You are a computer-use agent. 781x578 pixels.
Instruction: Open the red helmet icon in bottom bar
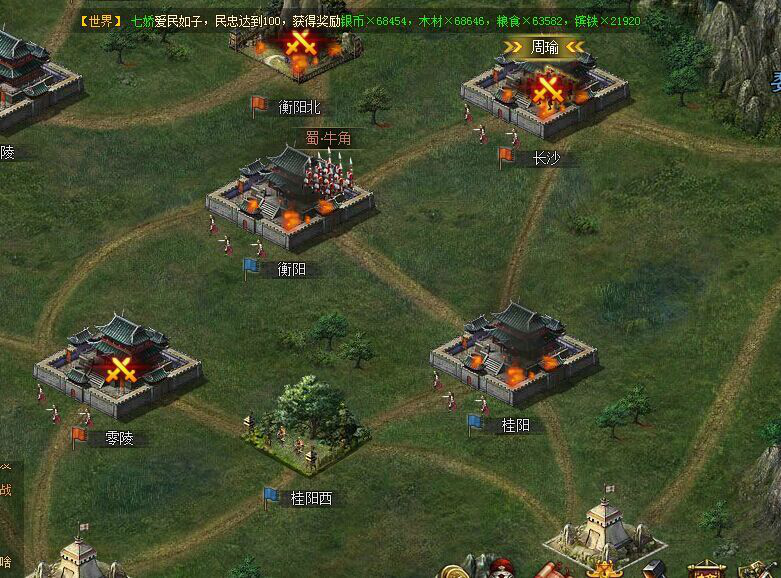(502, 570)
